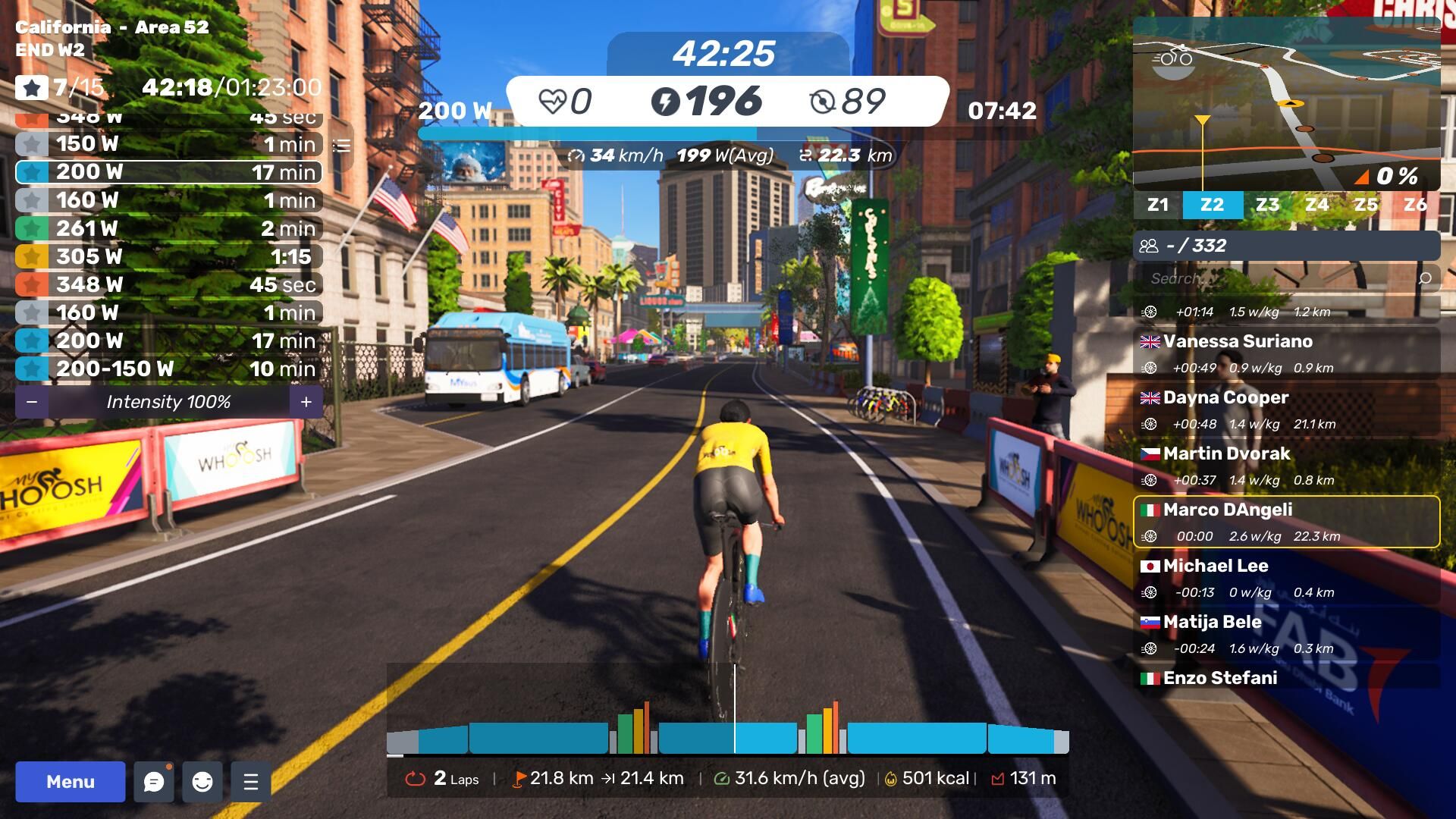Click the search magnifier icon
Image resolution: width=1456 pixels, height=819 pixels.
click(x=1425, y=278)
